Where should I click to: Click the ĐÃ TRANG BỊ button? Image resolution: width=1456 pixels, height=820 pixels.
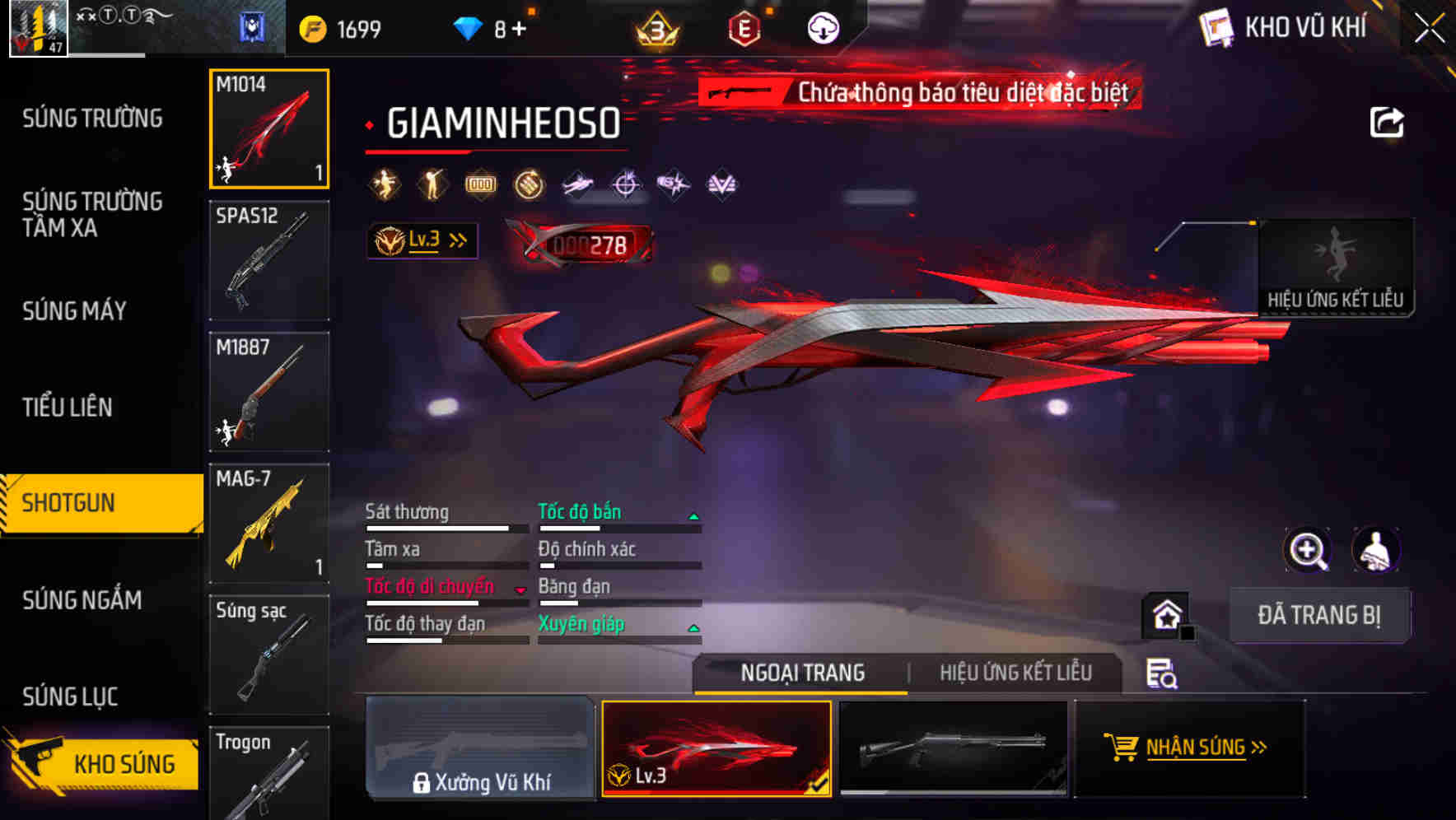[x=1319, y=615]
